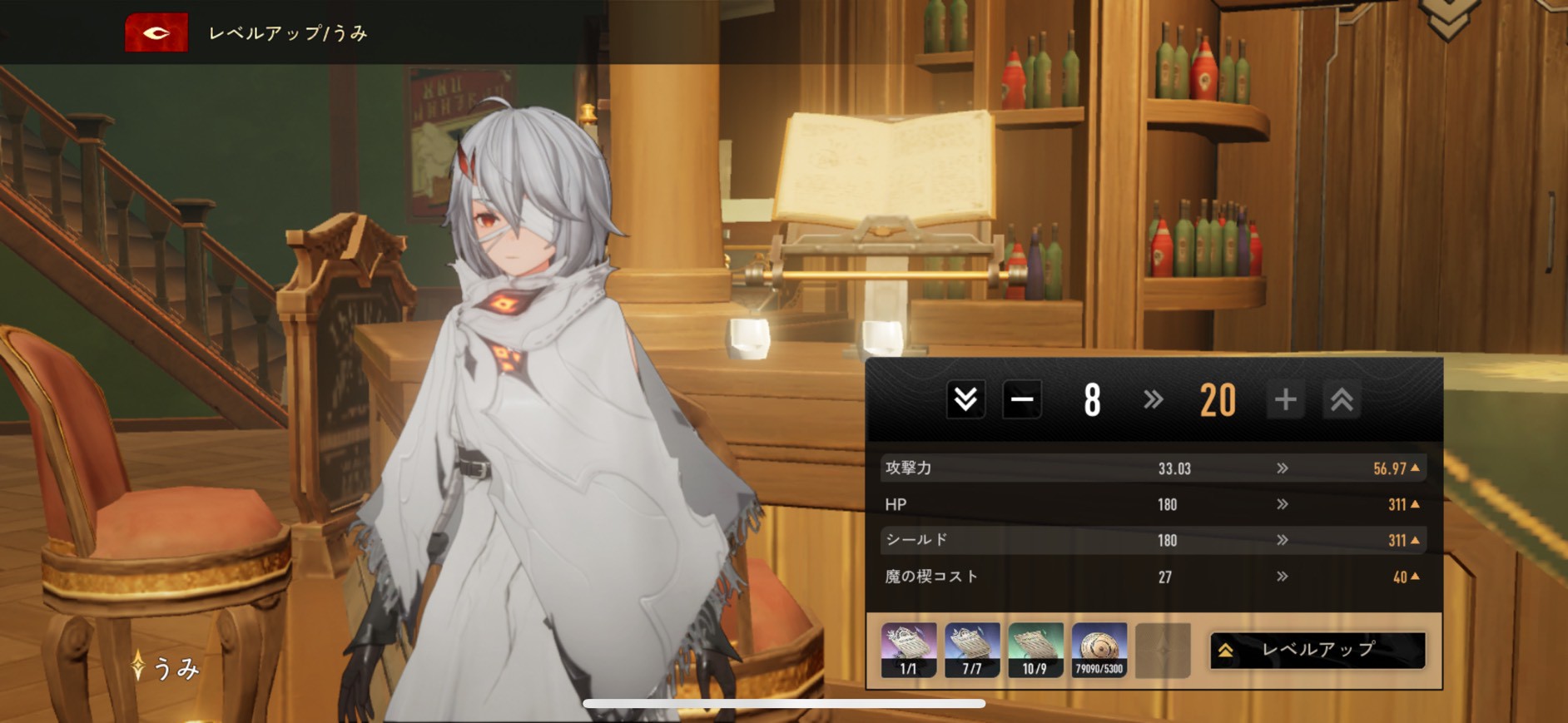
Task: Select the green material slot showing 10/9
Action: pyautogui.click(x=1035, y=650)
